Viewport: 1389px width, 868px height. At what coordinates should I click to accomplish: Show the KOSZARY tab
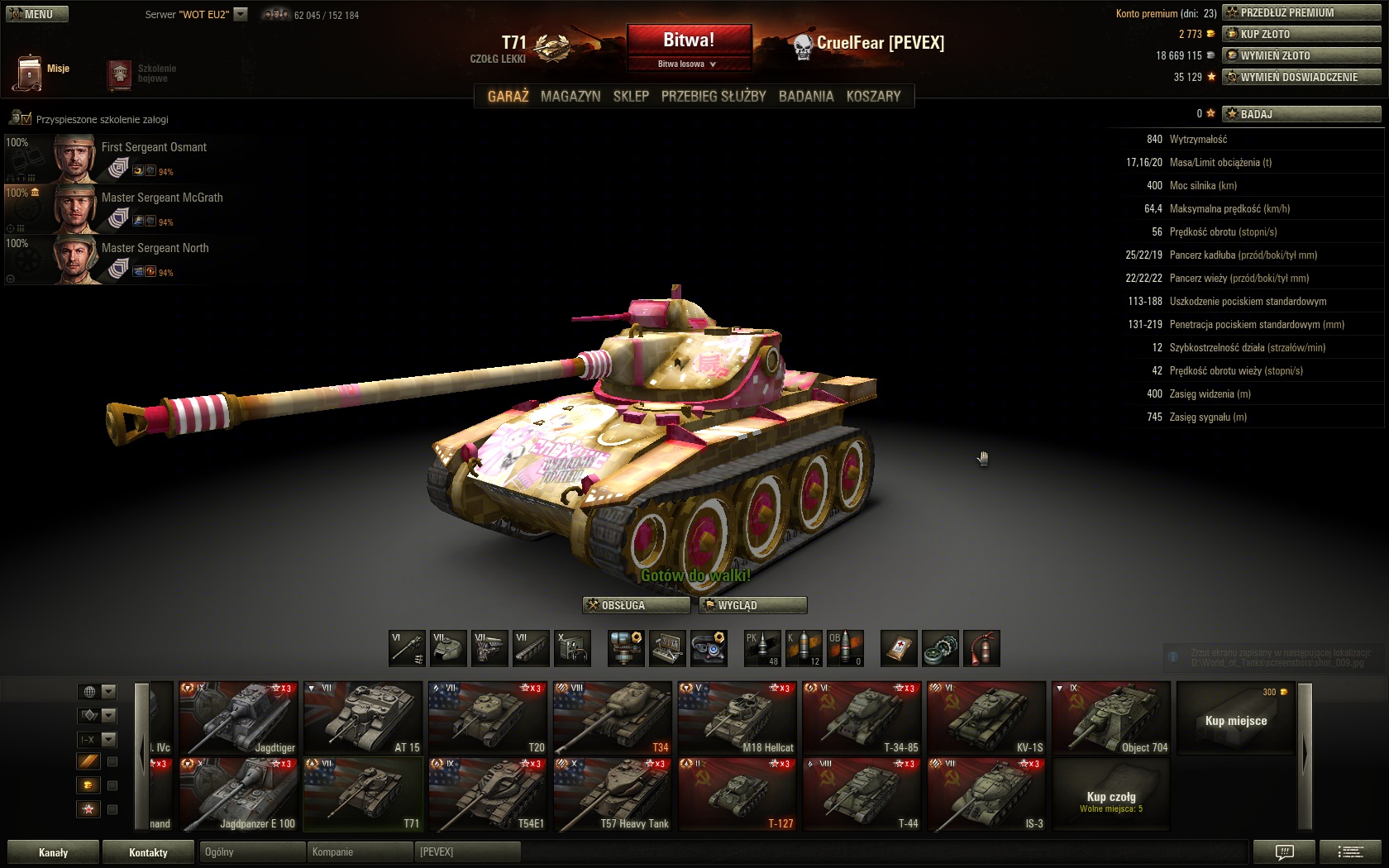click(873, 97)
